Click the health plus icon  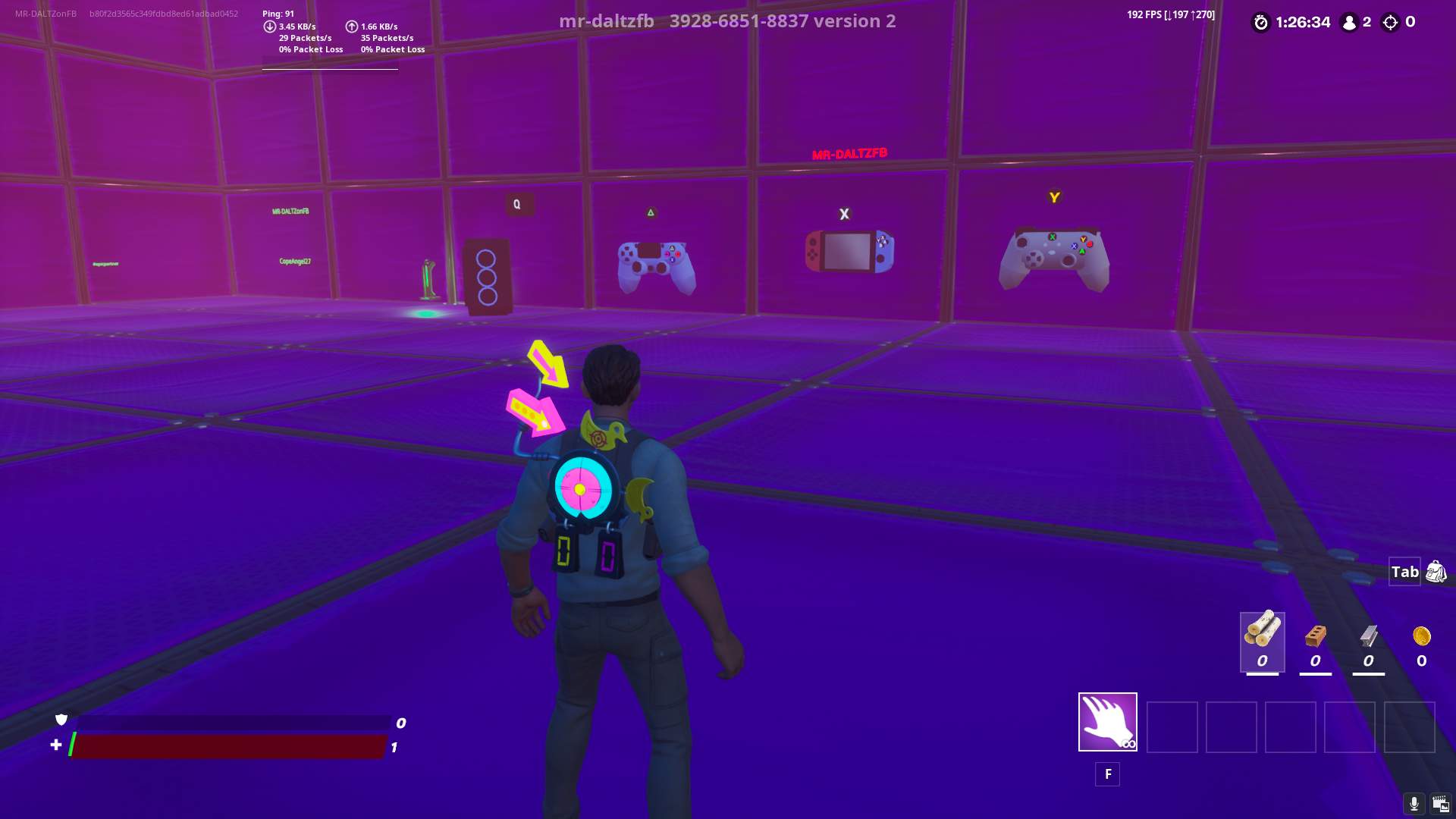click(55, 745)
